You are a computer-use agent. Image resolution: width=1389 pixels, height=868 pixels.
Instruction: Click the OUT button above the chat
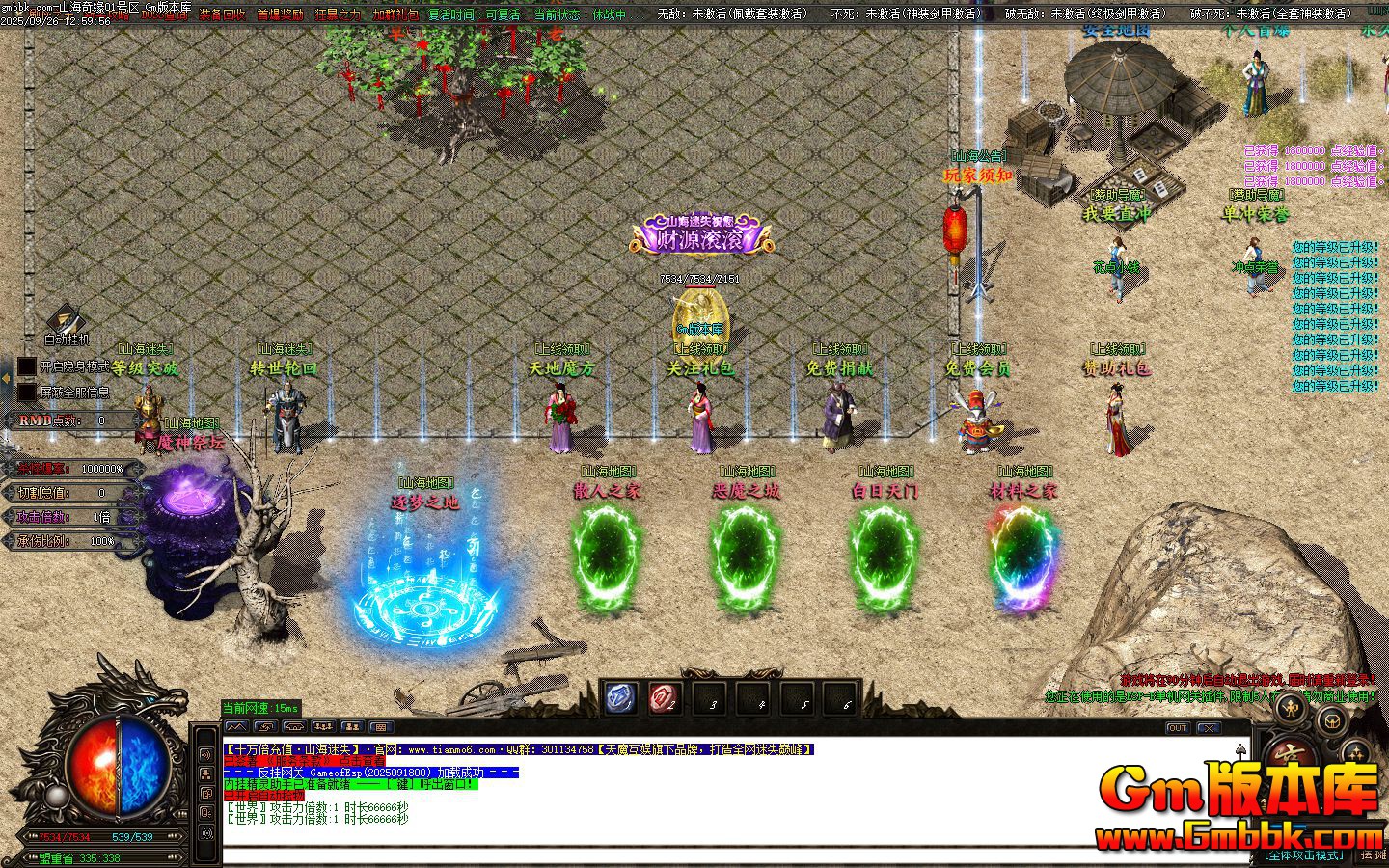tap(1177, 728)
